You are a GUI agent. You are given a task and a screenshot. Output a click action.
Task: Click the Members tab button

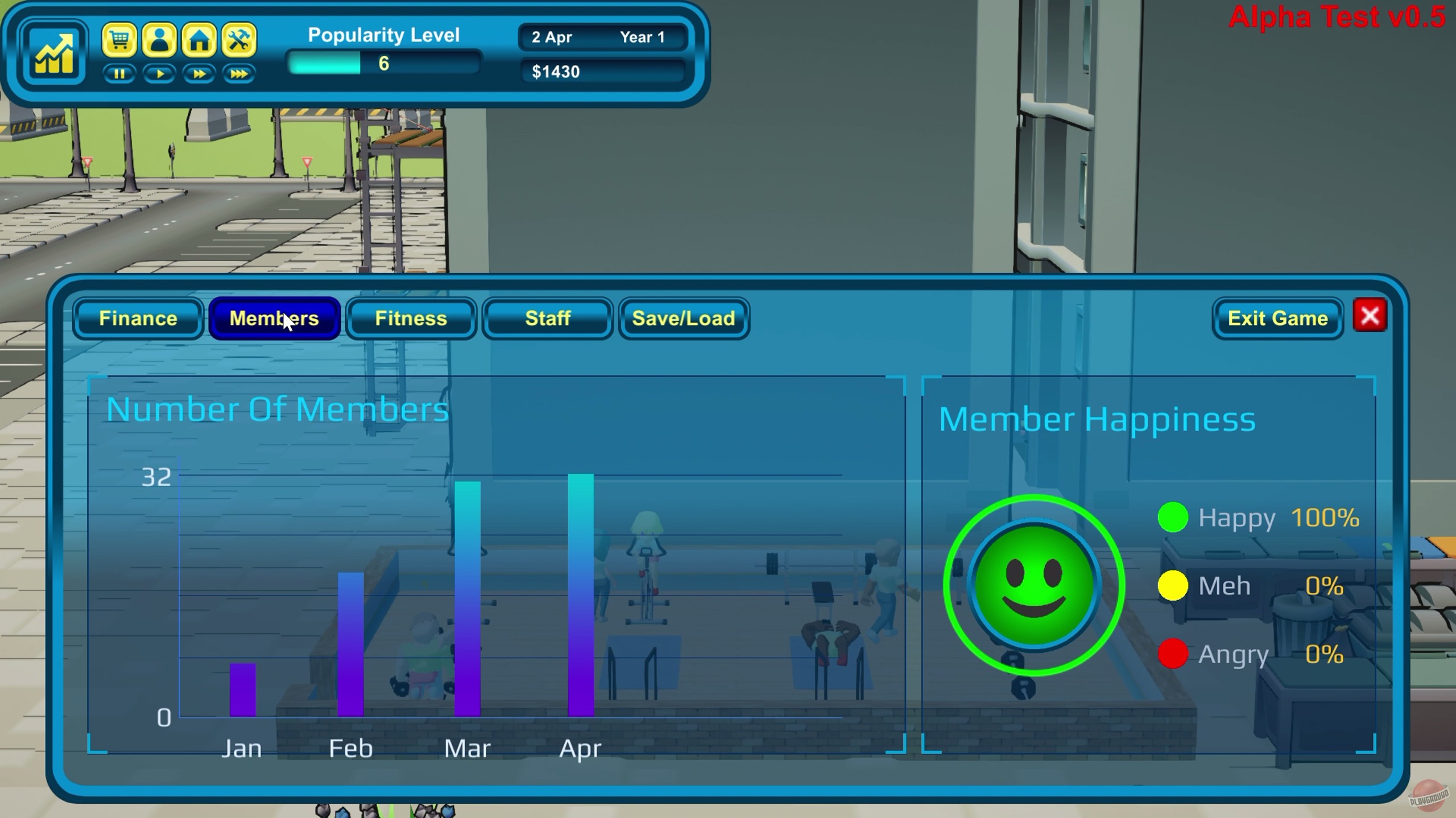point(274,319)
